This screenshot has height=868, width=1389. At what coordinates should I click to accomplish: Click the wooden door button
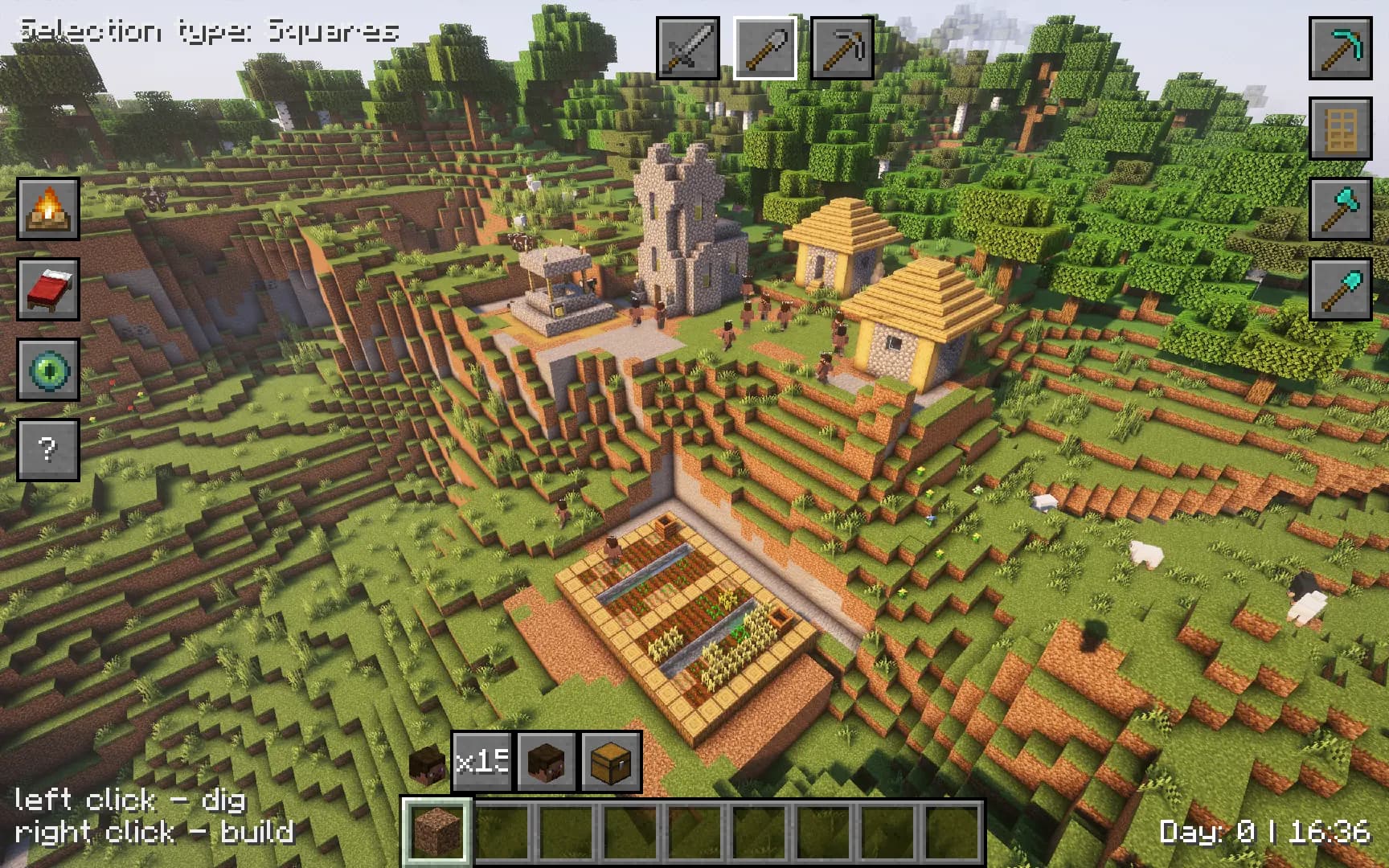point(1340,129)
